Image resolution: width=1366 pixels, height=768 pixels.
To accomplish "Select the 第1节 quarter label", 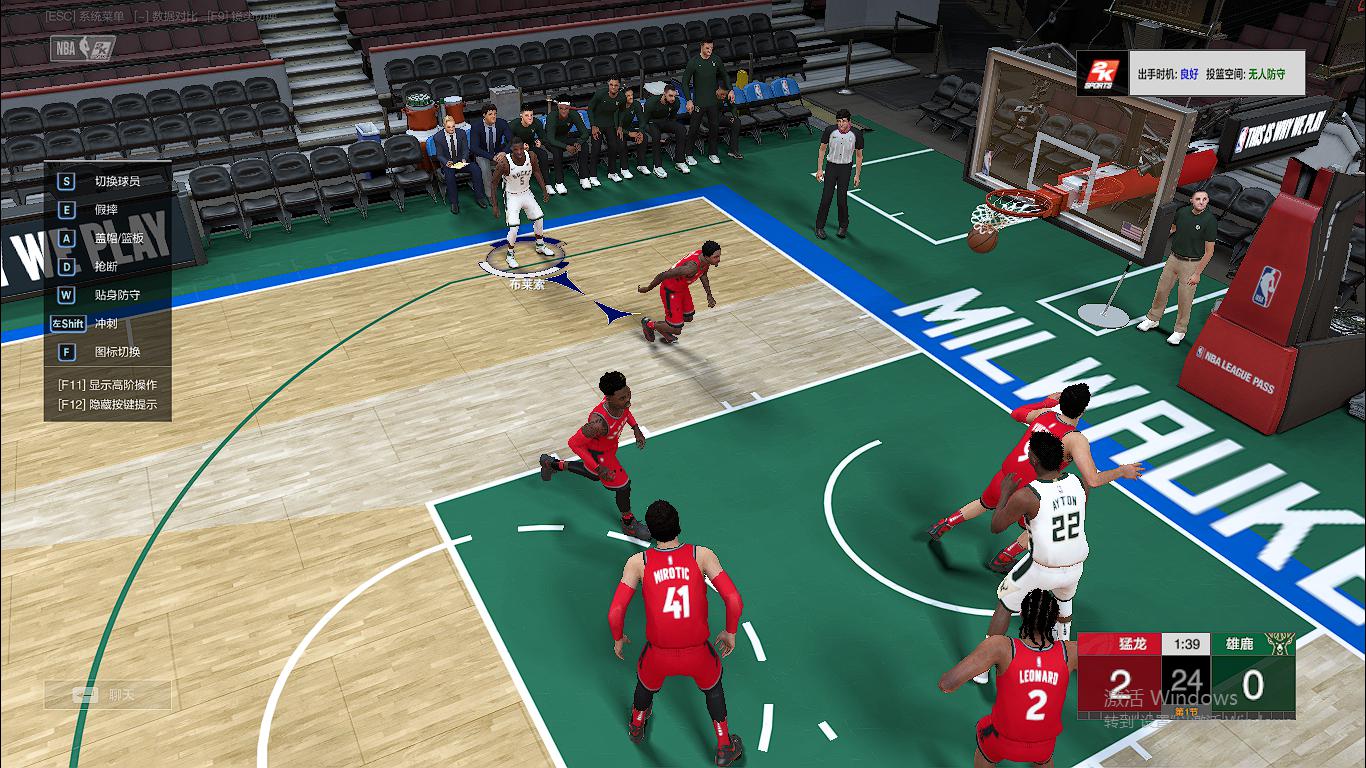I will (x=1185, y=710).
